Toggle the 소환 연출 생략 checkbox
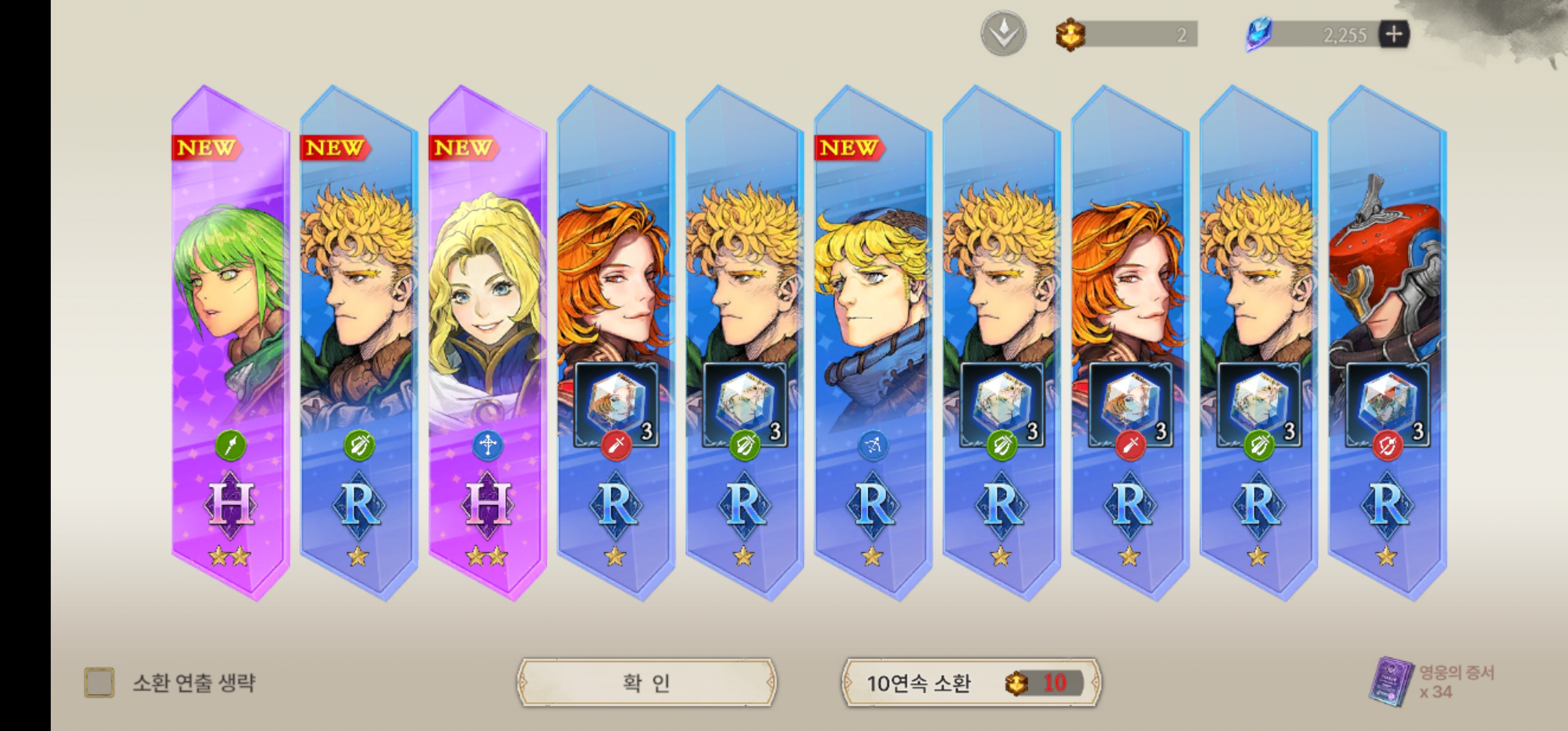This screenshot has height=731, width=1568. pyautogui.click(x=99, y=683)
